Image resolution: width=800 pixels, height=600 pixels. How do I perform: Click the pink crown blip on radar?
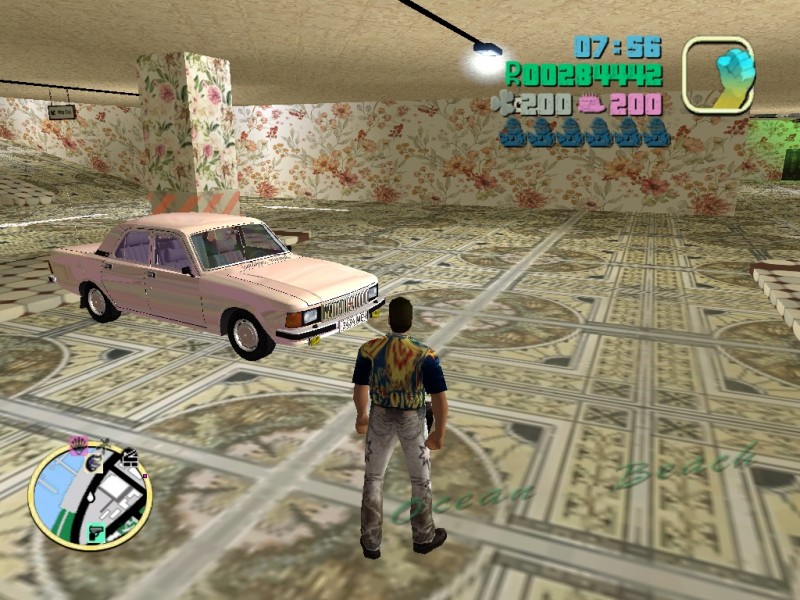coord(78,443)
